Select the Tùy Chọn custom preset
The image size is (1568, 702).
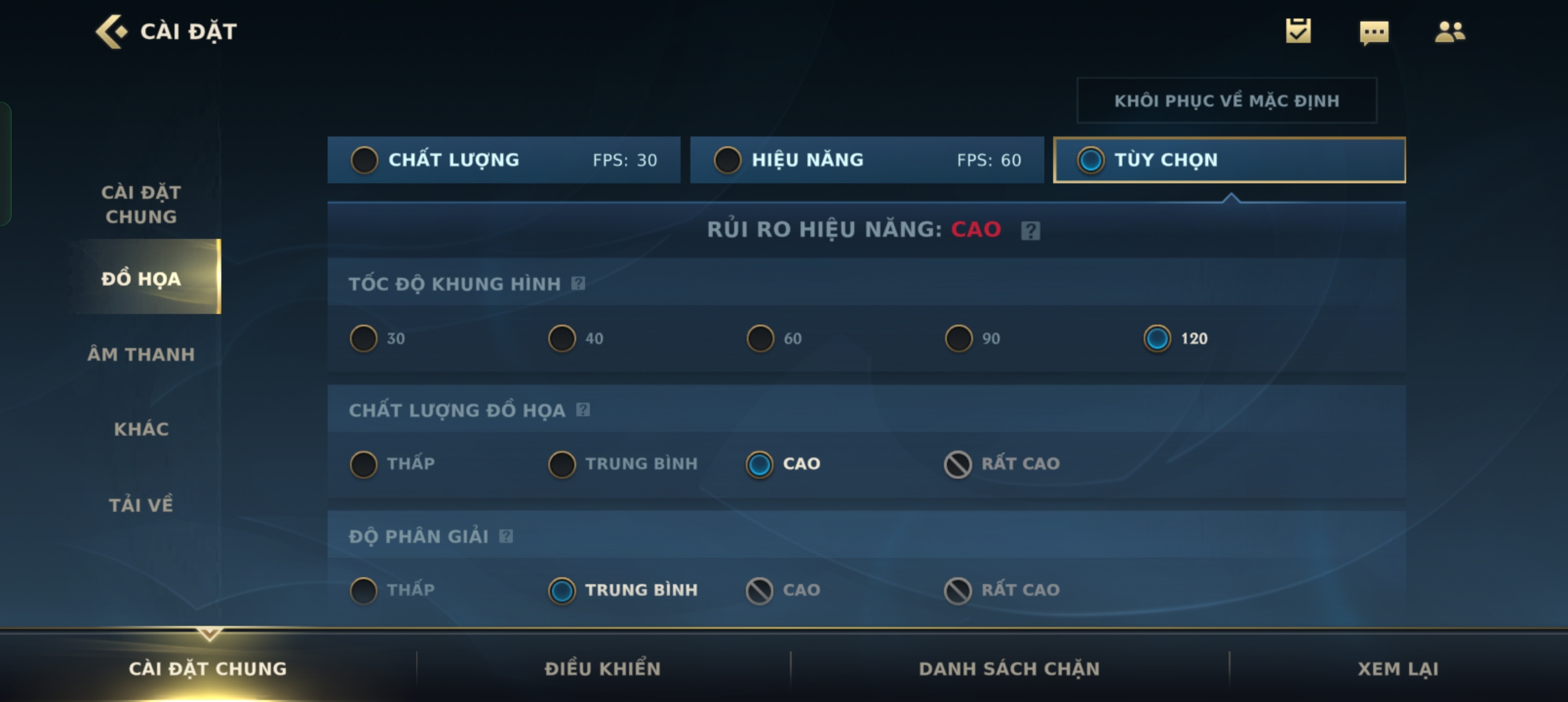[x=1229, y=160]
